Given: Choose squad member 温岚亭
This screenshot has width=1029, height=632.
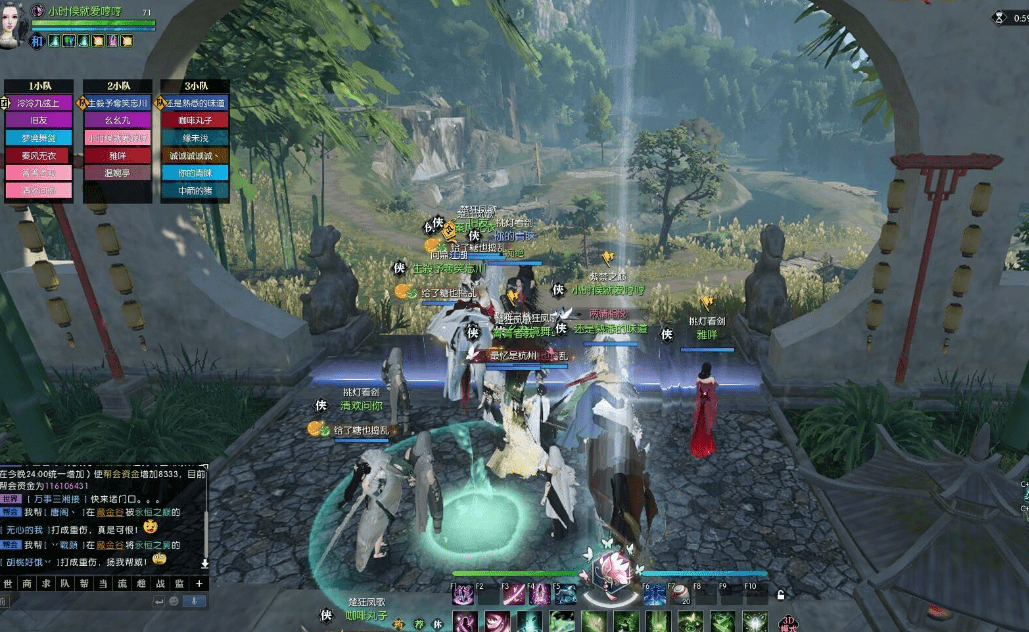Looking at the screenshot, I should coord(118,172).
